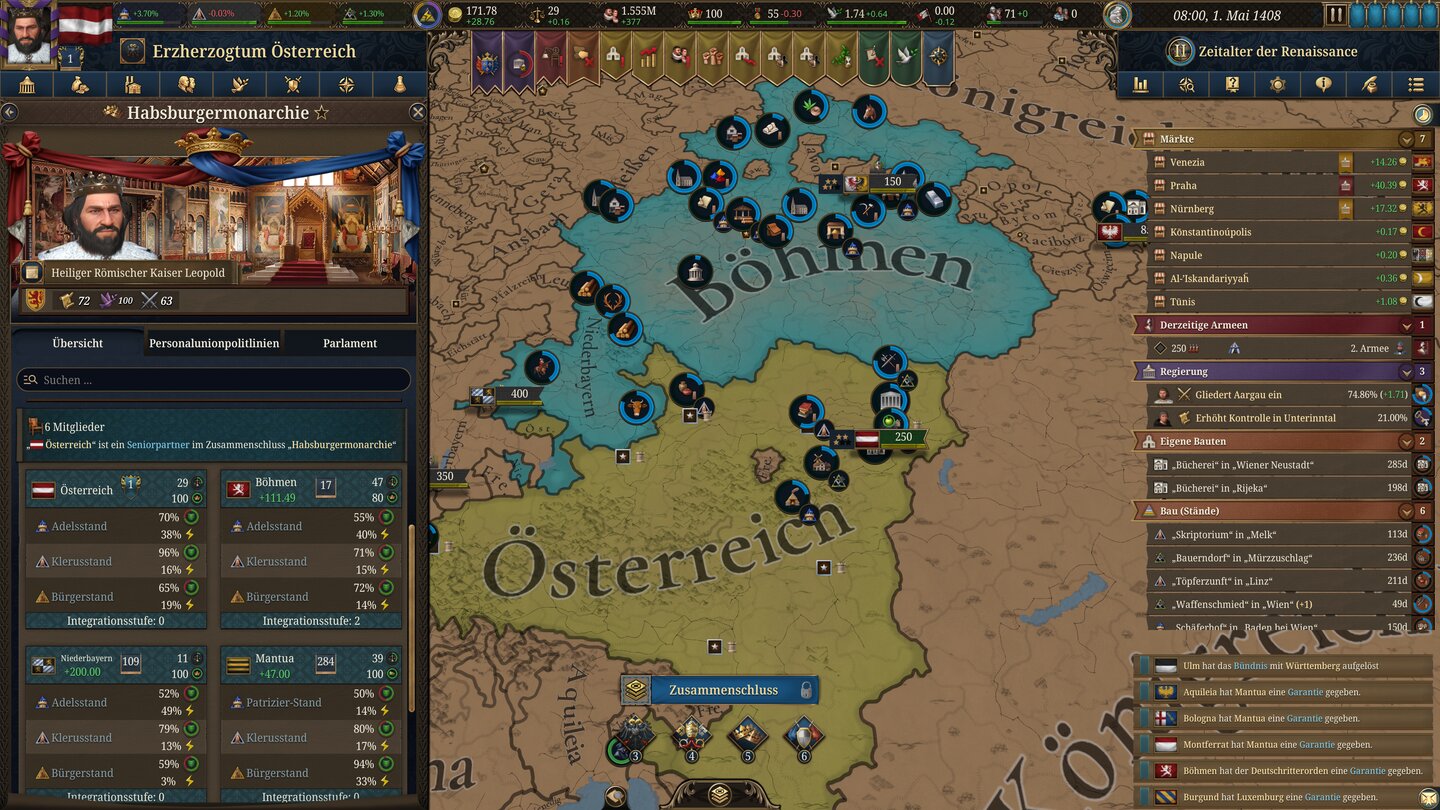
Task: Click the religion church-building icon
Action: coord(133,85)
